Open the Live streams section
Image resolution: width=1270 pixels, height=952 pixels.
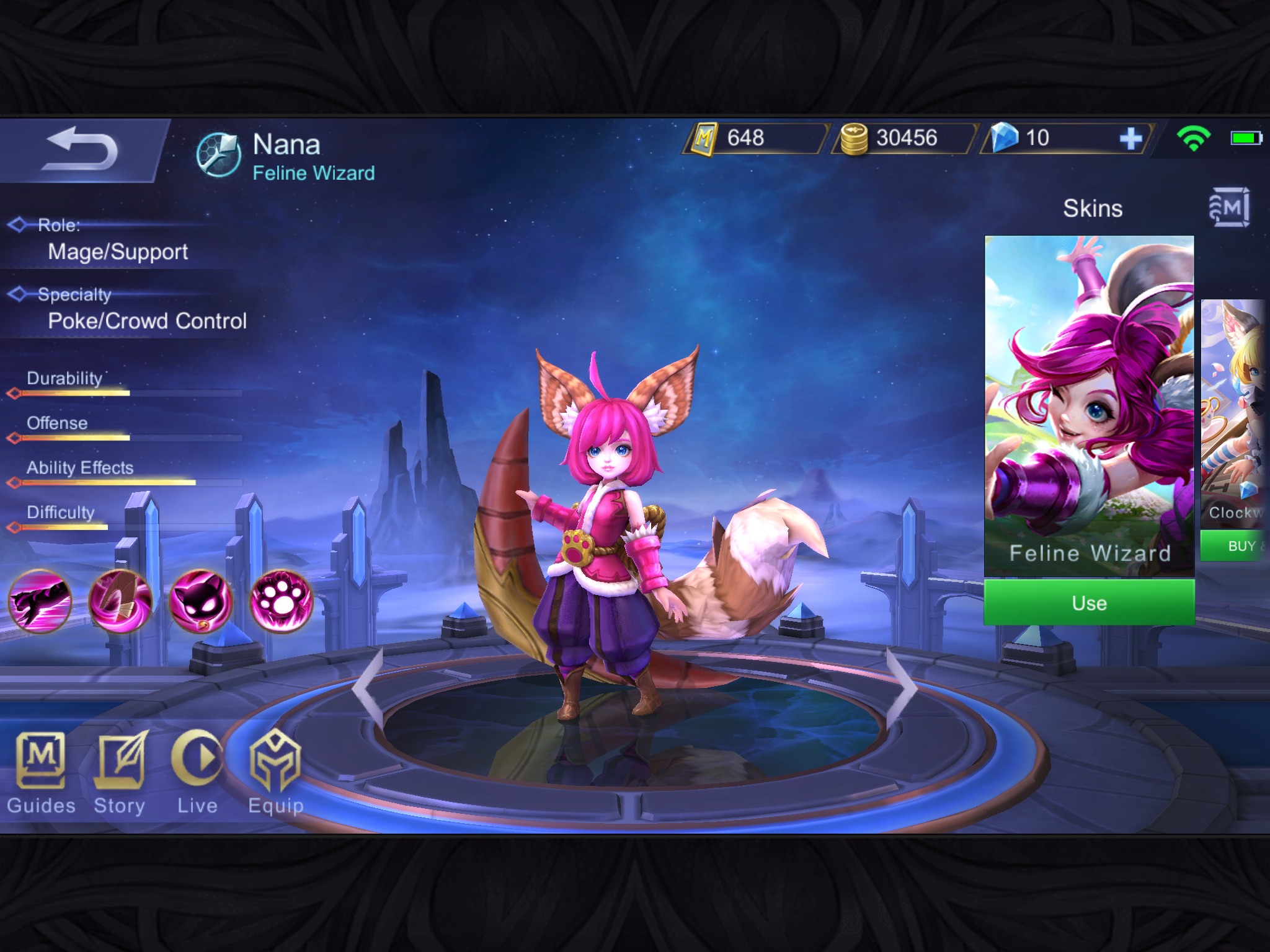197,772
